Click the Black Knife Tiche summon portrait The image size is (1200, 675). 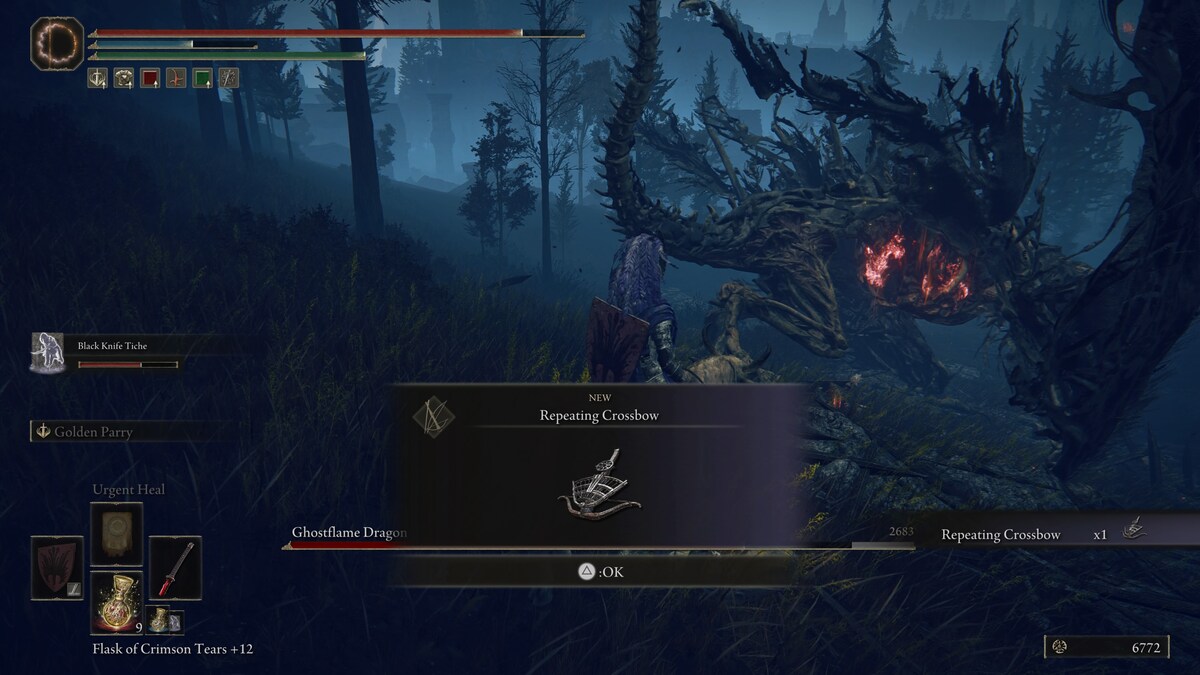(x=47, y=353)
